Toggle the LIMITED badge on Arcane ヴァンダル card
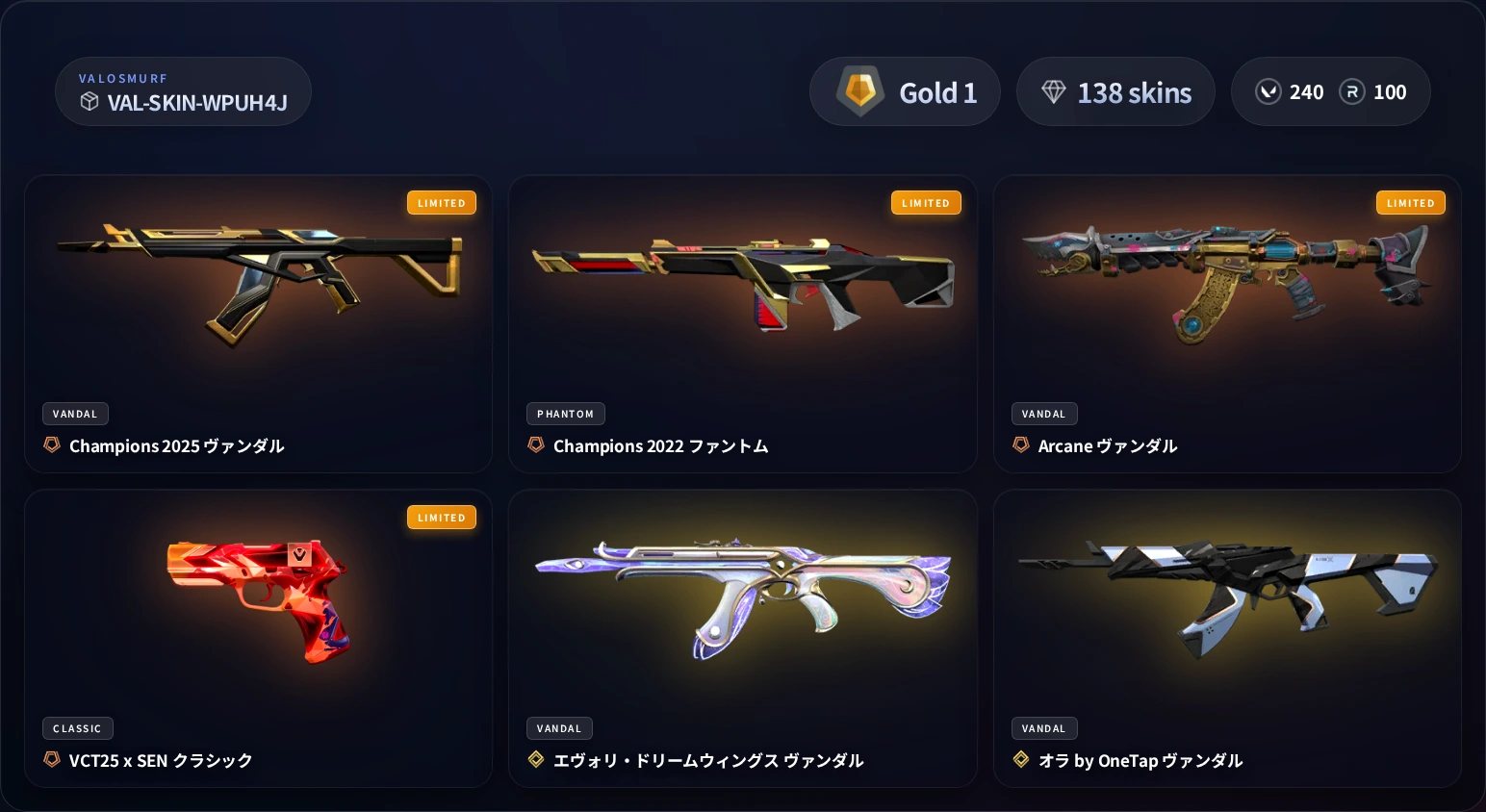 [1411, 203]
